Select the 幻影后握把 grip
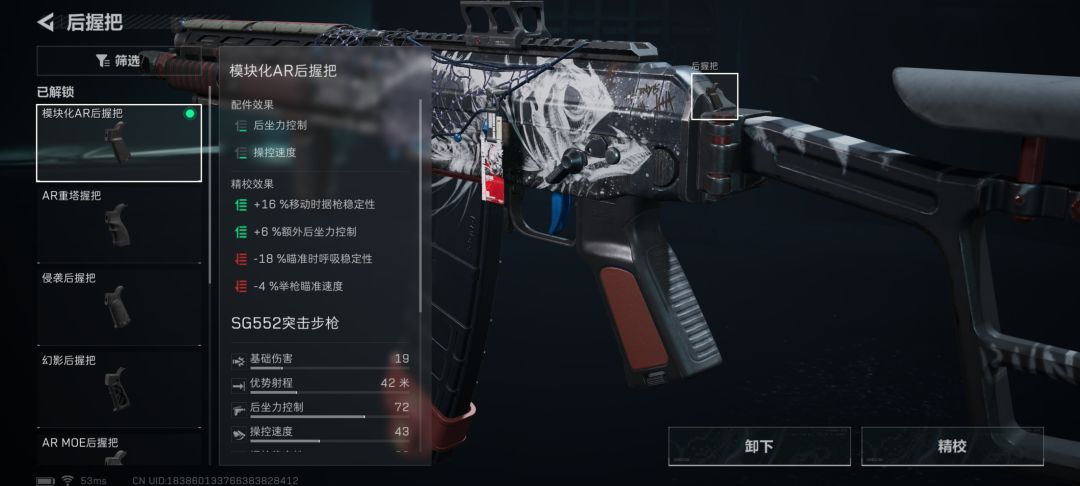This screenshot has width=1080, height=486. pos(119,388)
